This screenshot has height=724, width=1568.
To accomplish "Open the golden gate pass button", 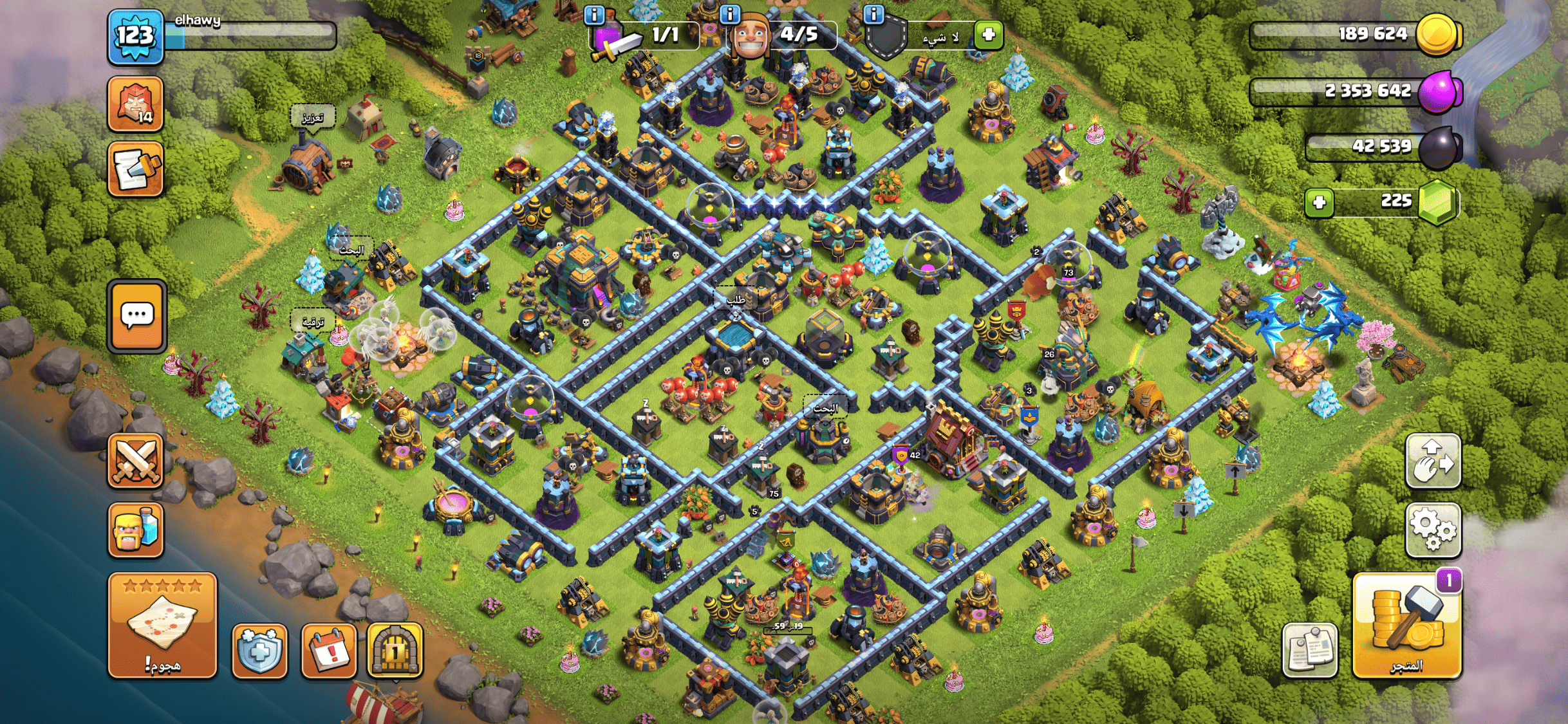I will click(395, 651).
